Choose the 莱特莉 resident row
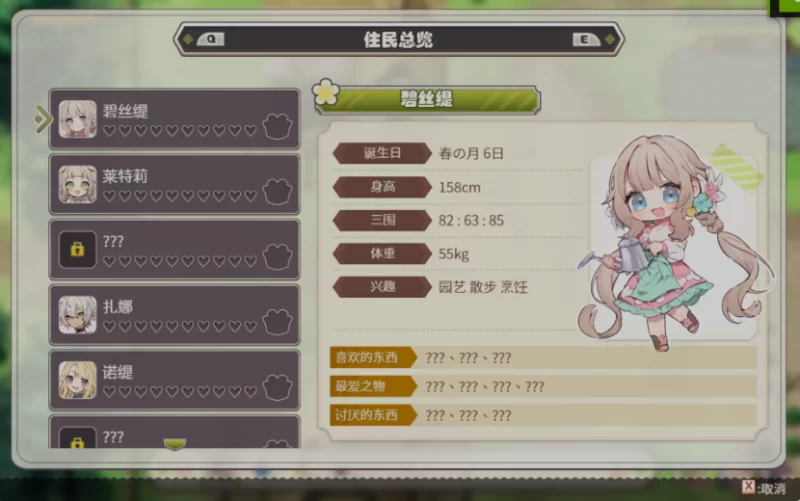 174,184
